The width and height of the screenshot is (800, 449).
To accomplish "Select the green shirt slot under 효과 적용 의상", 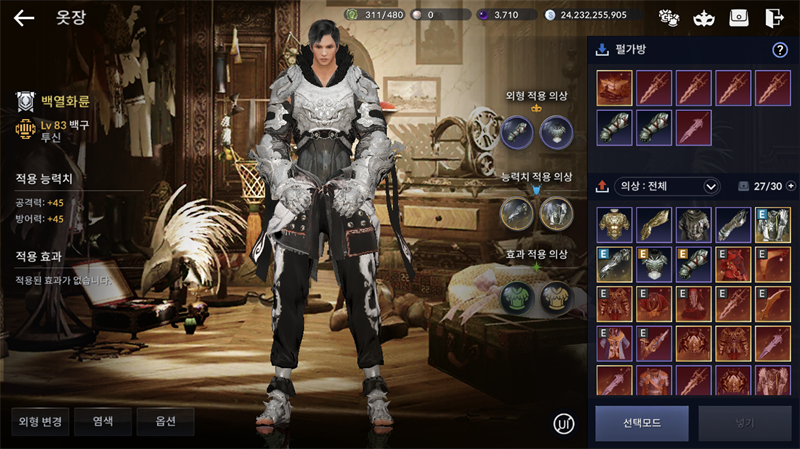I will point(517,296).
